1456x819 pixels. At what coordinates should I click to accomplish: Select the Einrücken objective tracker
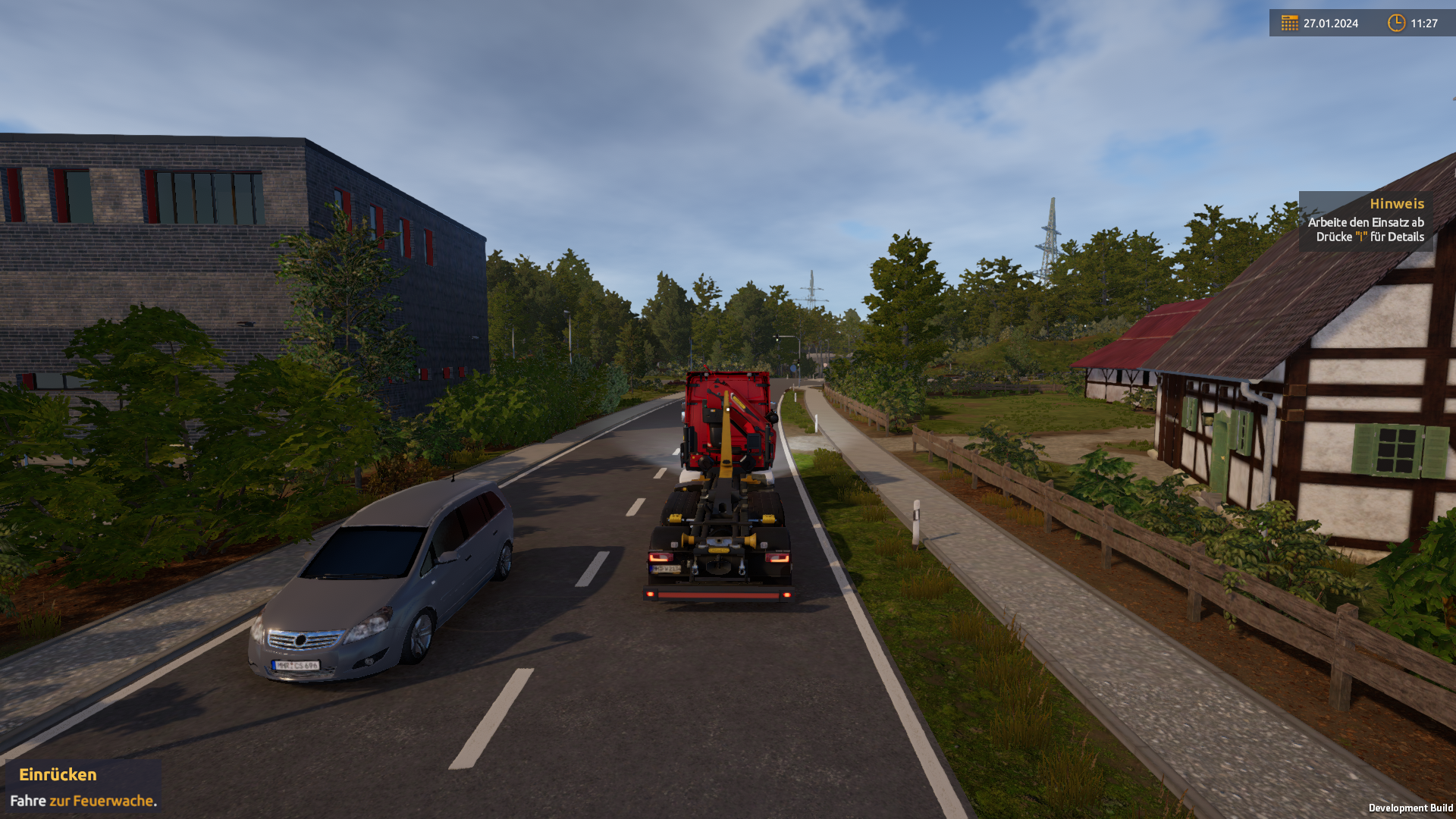pos(83,787)
